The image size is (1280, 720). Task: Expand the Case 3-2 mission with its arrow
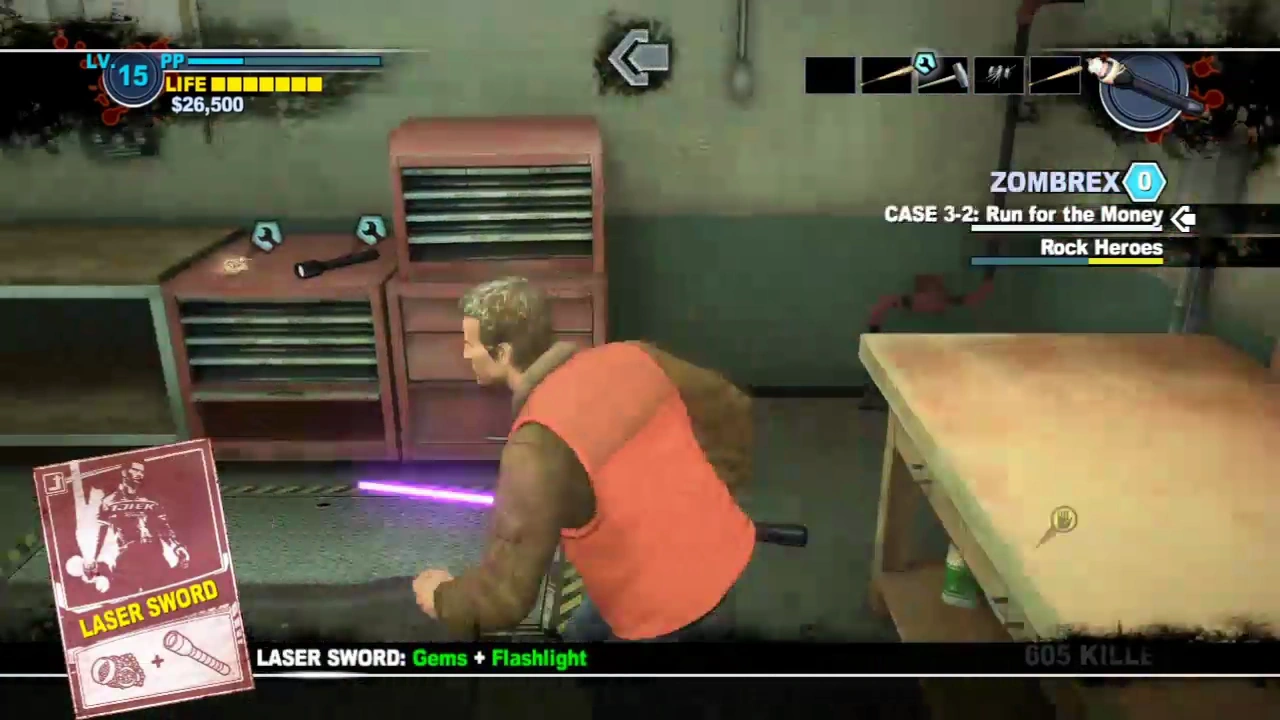(x=1183, y=217)
